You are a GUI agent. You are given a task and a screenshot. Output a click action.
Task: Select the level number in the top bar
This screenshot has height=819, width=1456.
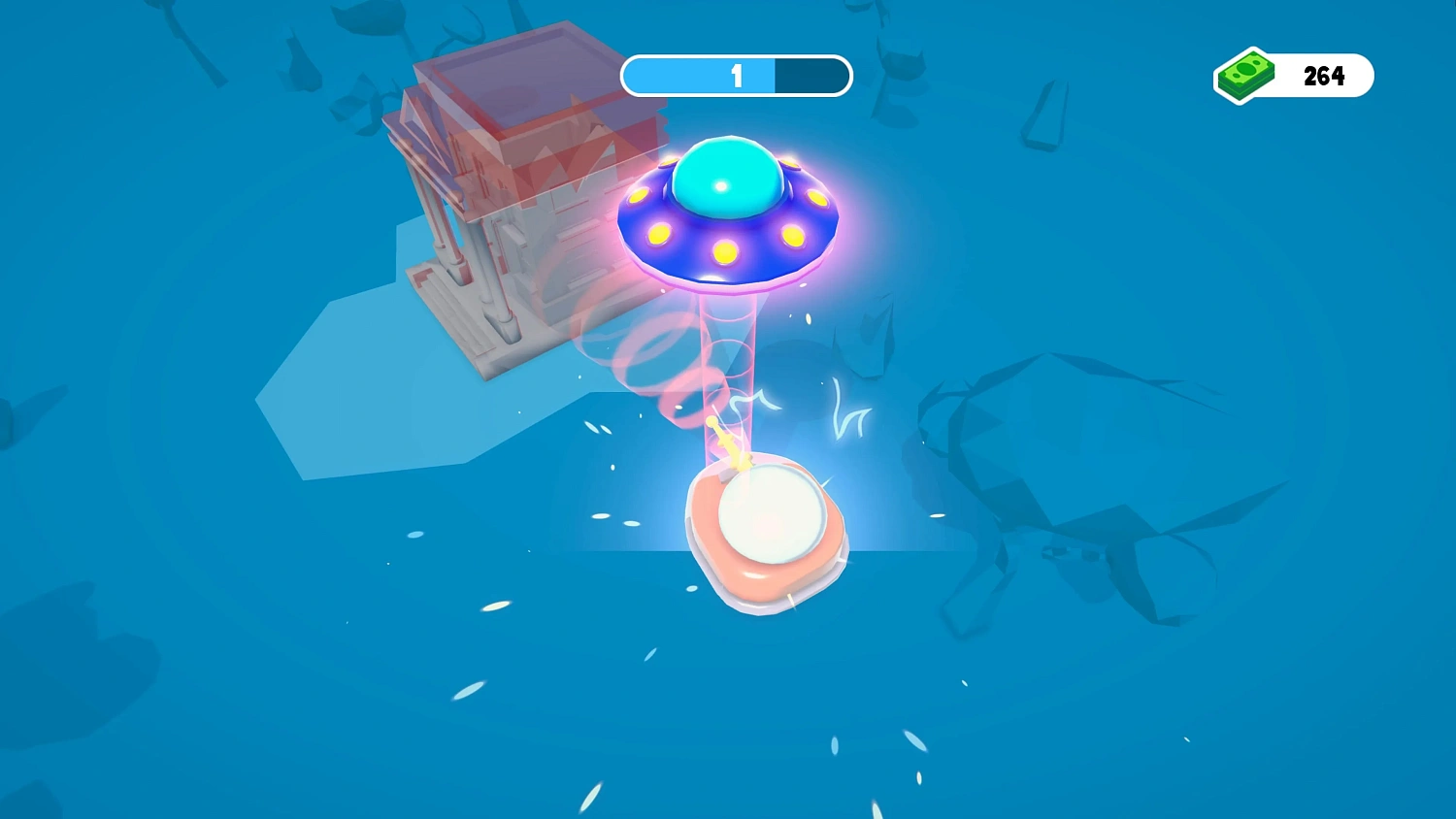736,76
